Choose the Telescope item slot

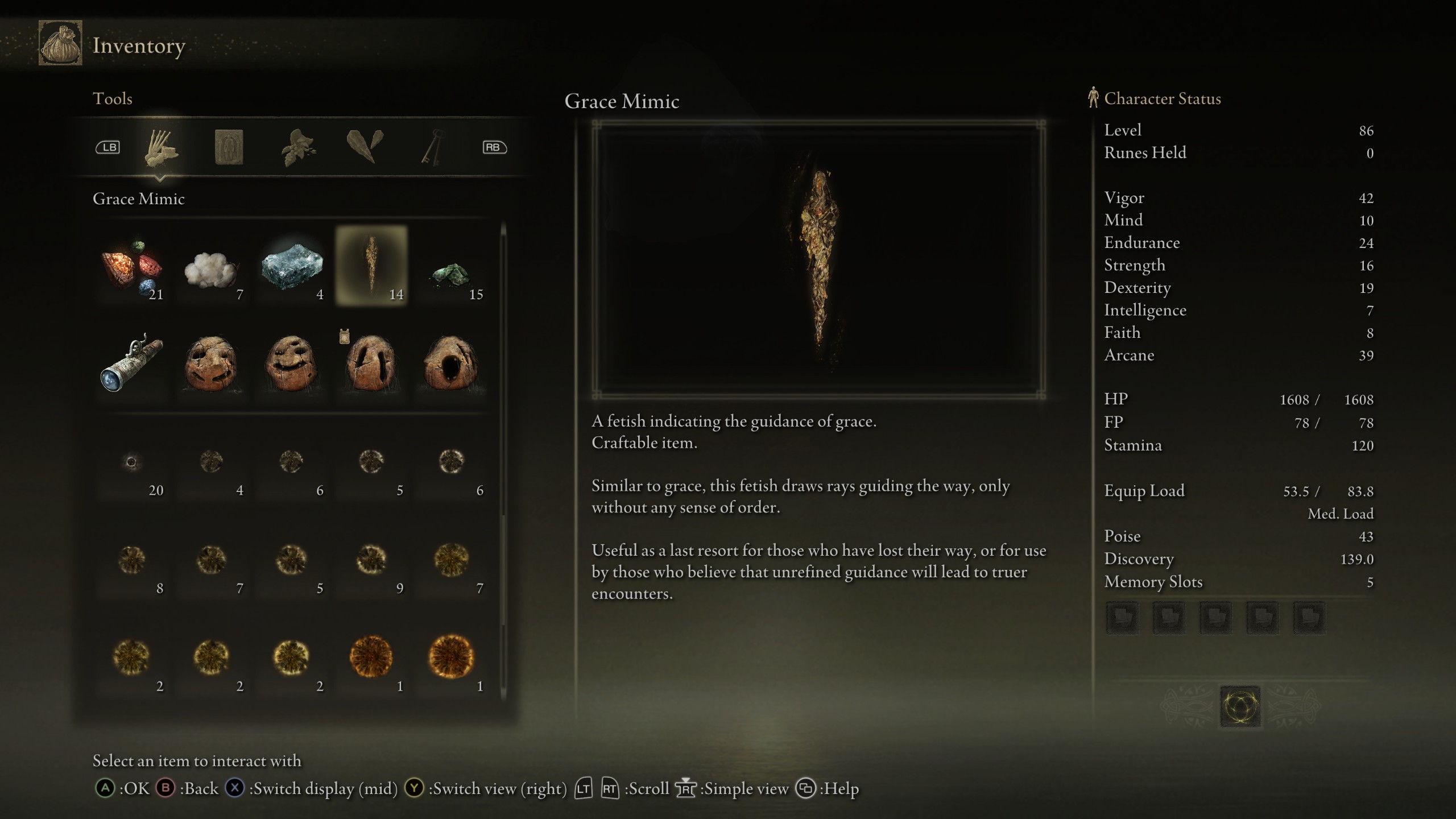[x=132, y=364]
